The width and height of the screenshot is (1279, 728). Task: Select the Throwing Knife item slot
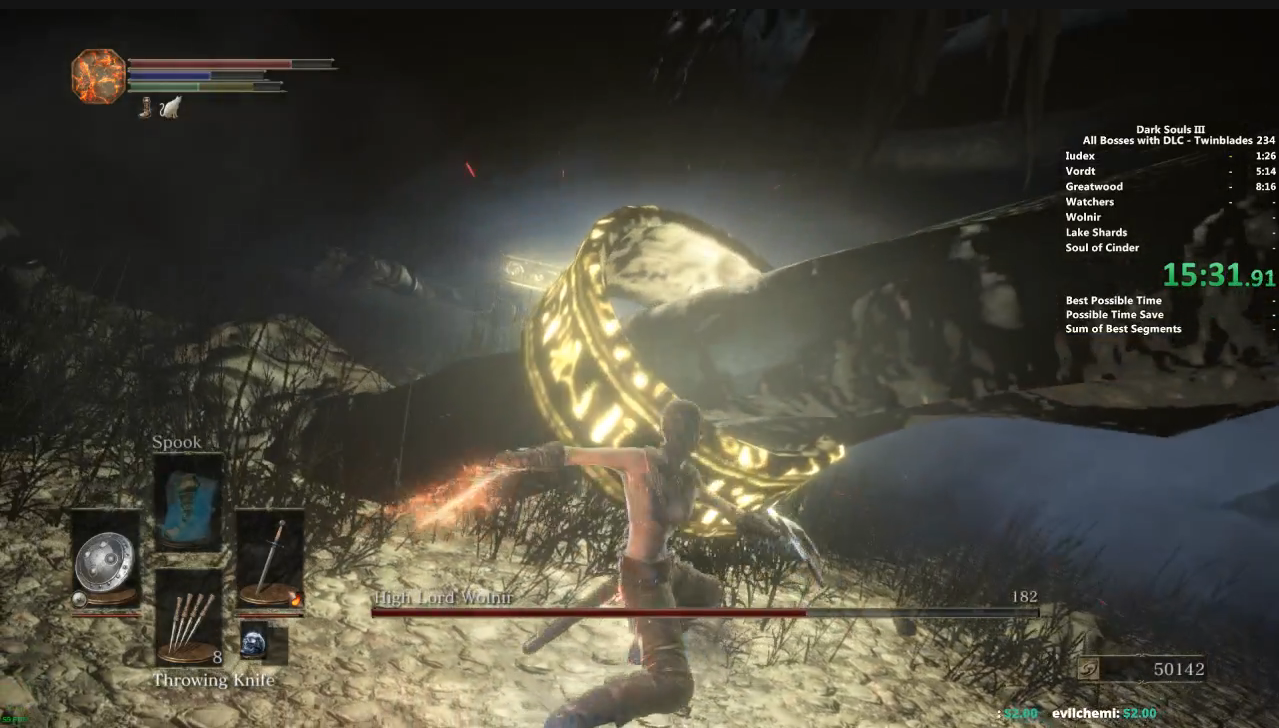[x=188, y=617]
